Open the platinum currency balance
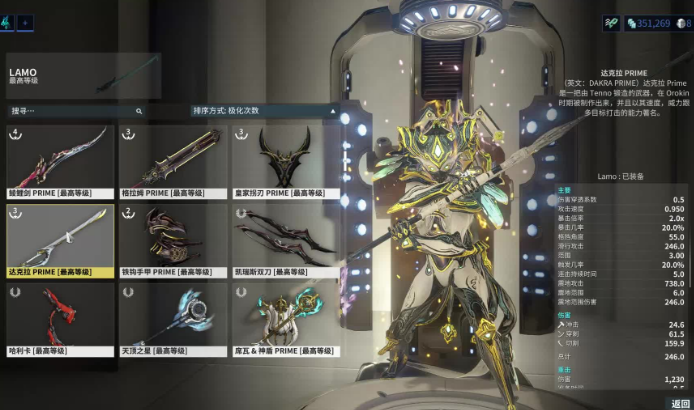694x410 pixels. click(x=648, y=22)
